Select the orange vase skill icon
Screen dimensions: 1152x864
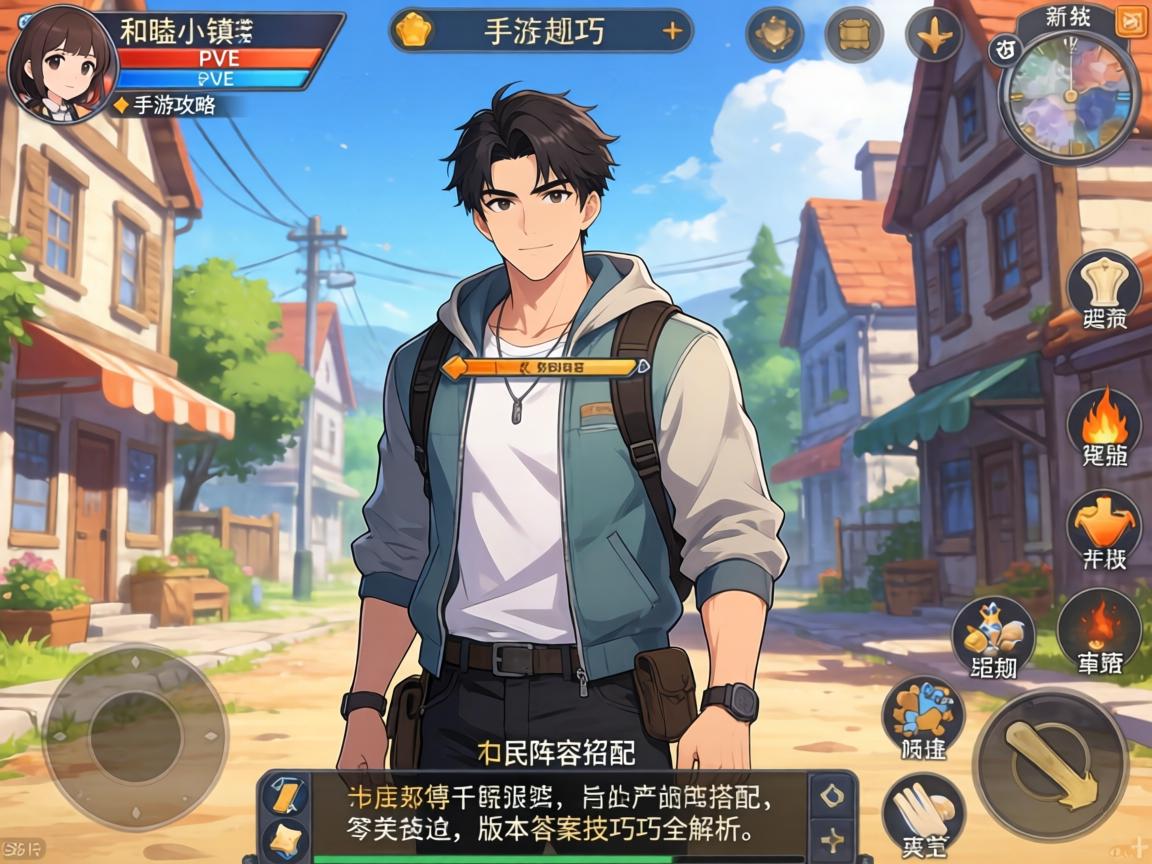click(1103, 525)
